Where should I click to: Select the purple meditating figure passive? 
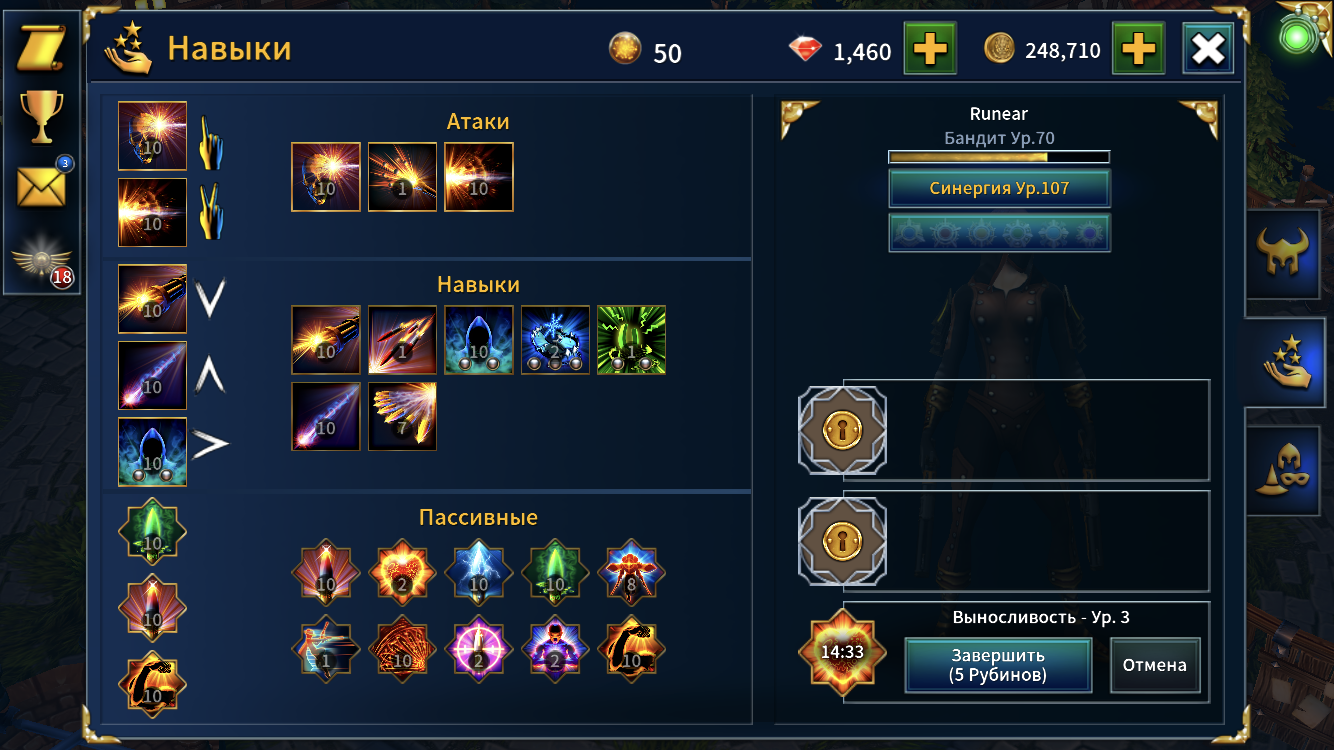coord(555,649)
